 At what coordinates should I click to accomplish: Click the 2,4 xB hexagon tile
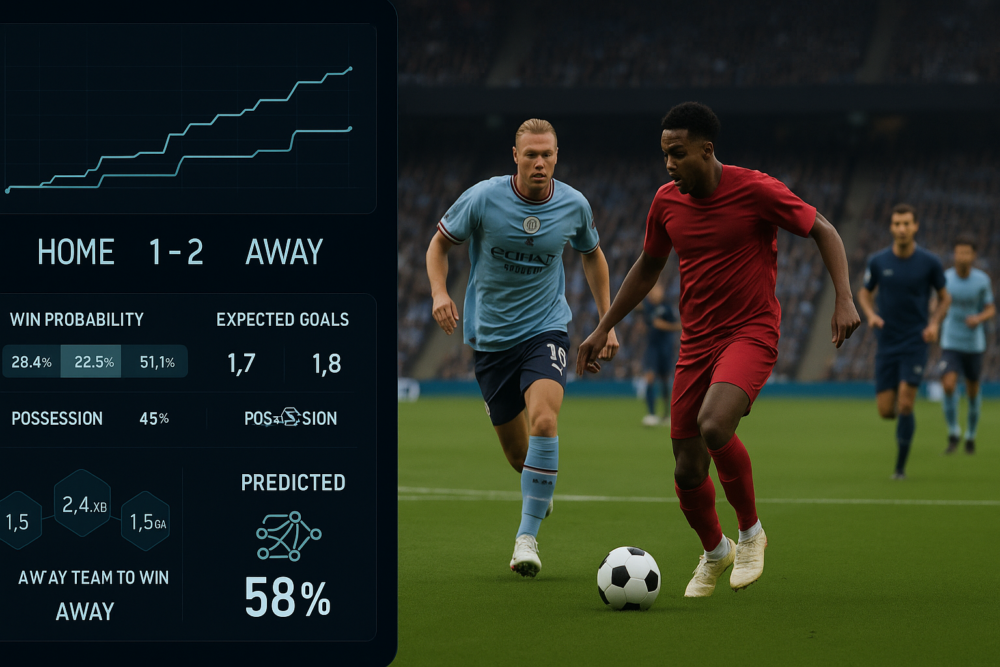pyautogui.click(x=82, y=505)
